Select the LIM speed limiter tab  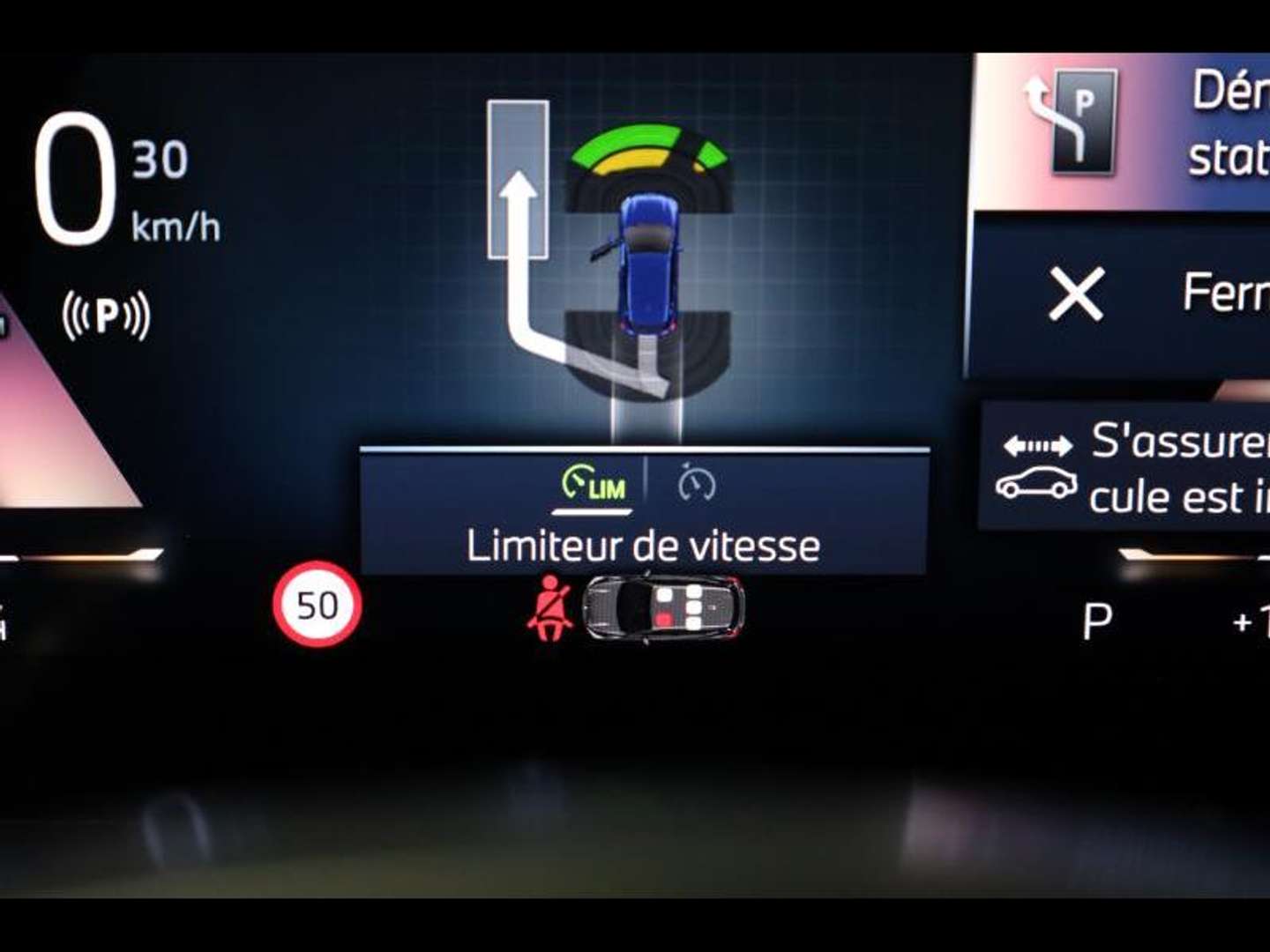594,484
